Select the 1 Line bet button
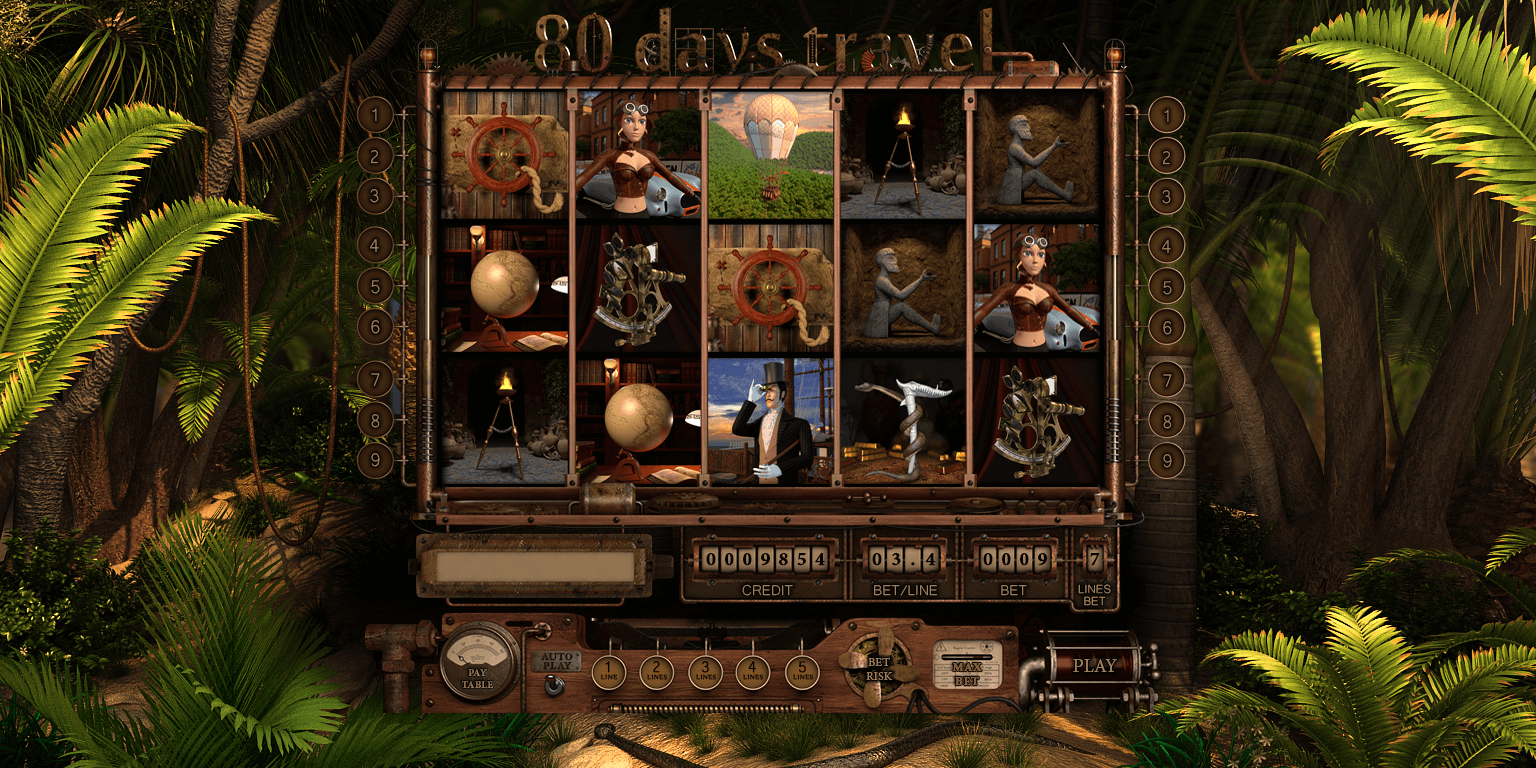The height and width of the screenshot is (768, 1536). pyautogui.click(x=608, y=672)
